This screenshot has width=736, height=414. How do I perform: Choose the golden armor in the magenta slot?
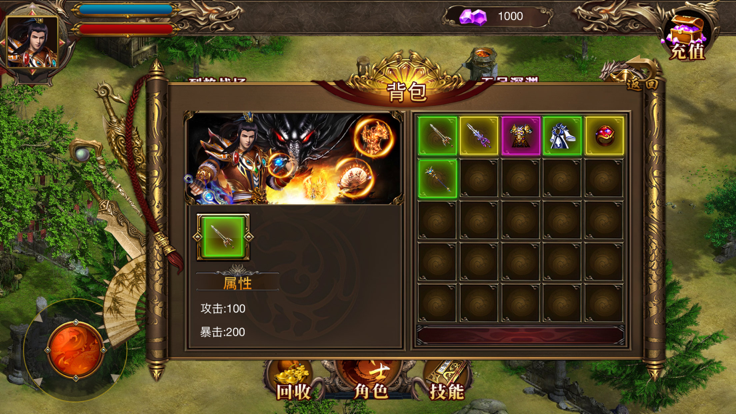click(x=521, y=136)
